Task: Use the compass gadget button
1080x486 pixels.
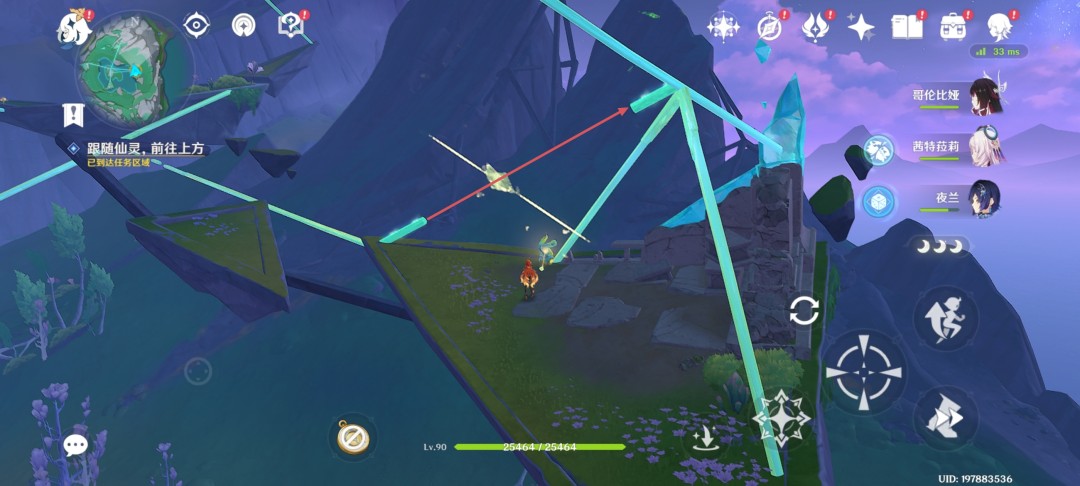Action: (351, 437)
